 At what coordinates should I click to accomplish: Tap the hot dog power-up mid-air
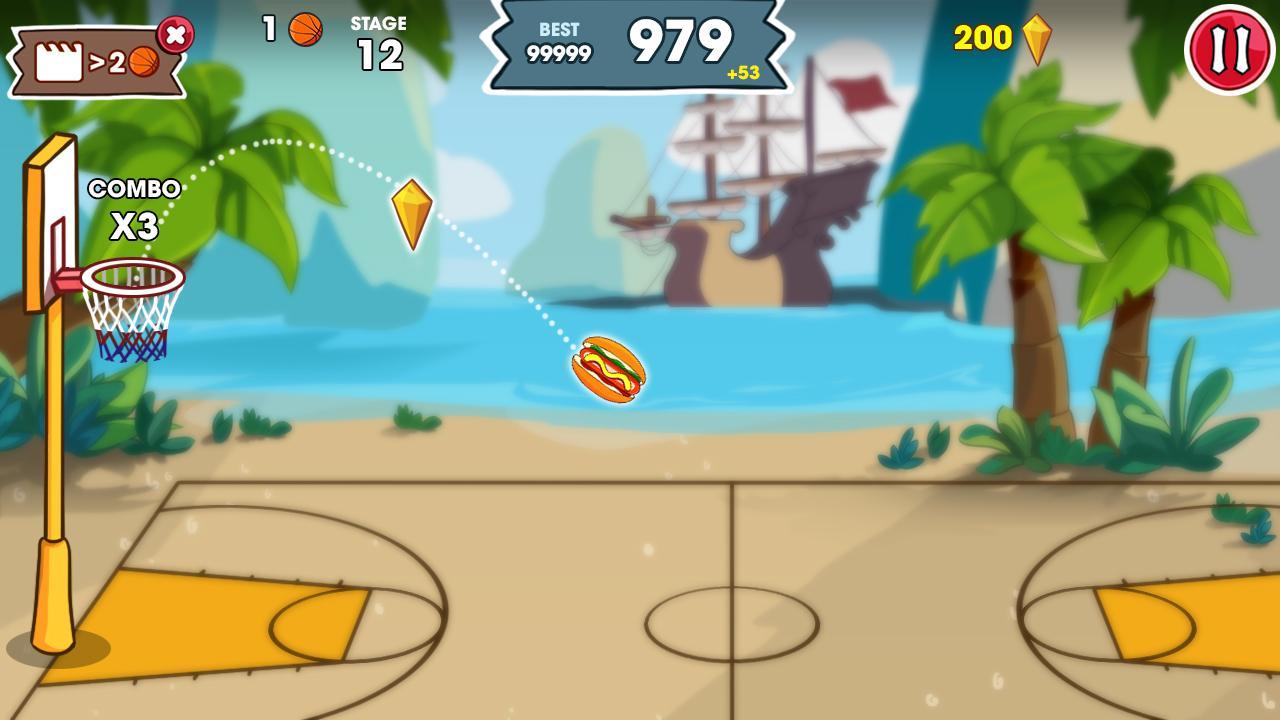coord(610,371)
